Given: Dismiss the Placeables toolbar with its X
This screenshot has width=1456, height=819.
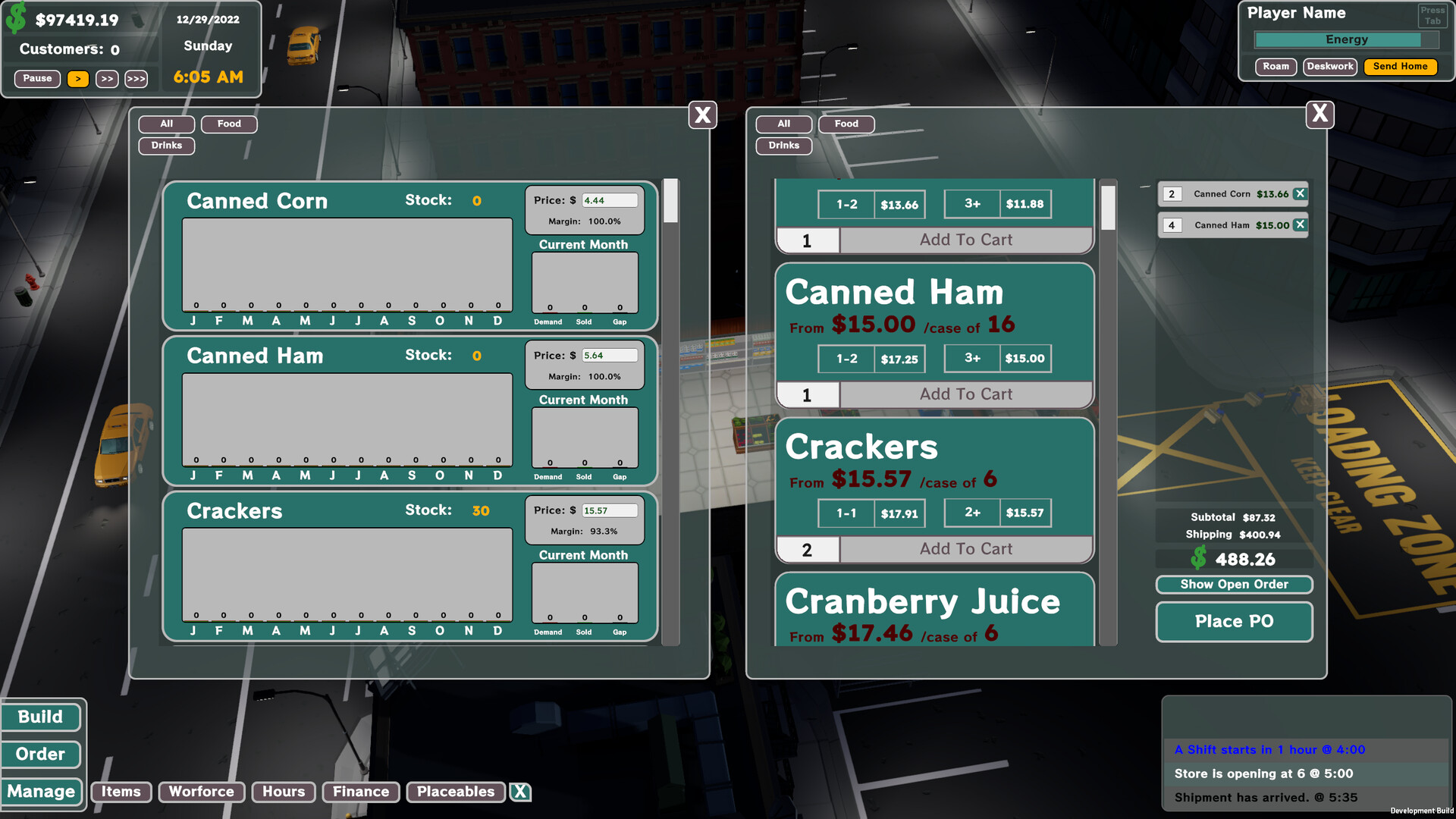Looking at the screenshot, I should click(x=520, y=792).
